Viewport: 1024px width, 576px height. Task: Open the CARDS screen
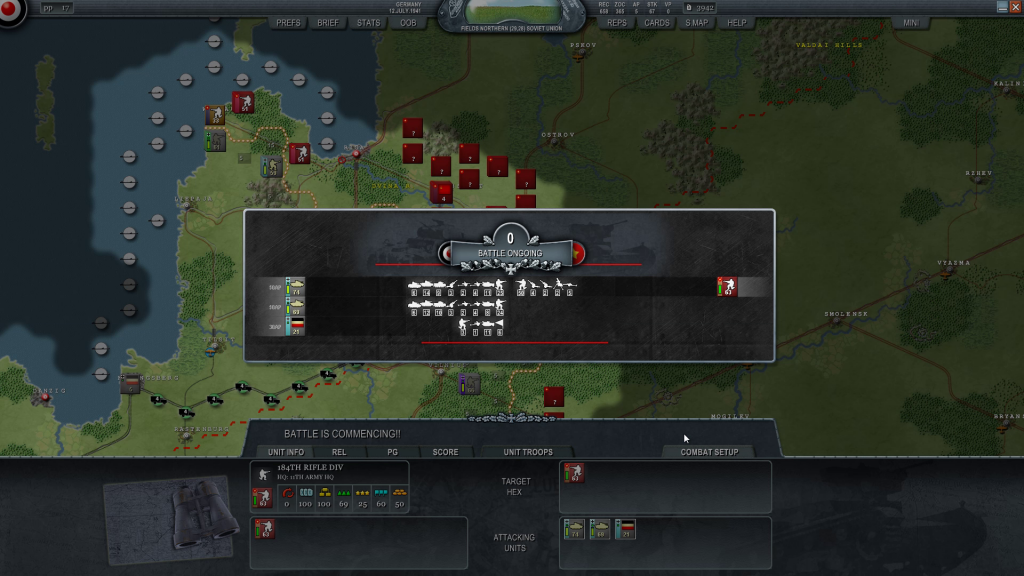click(657, 22)
